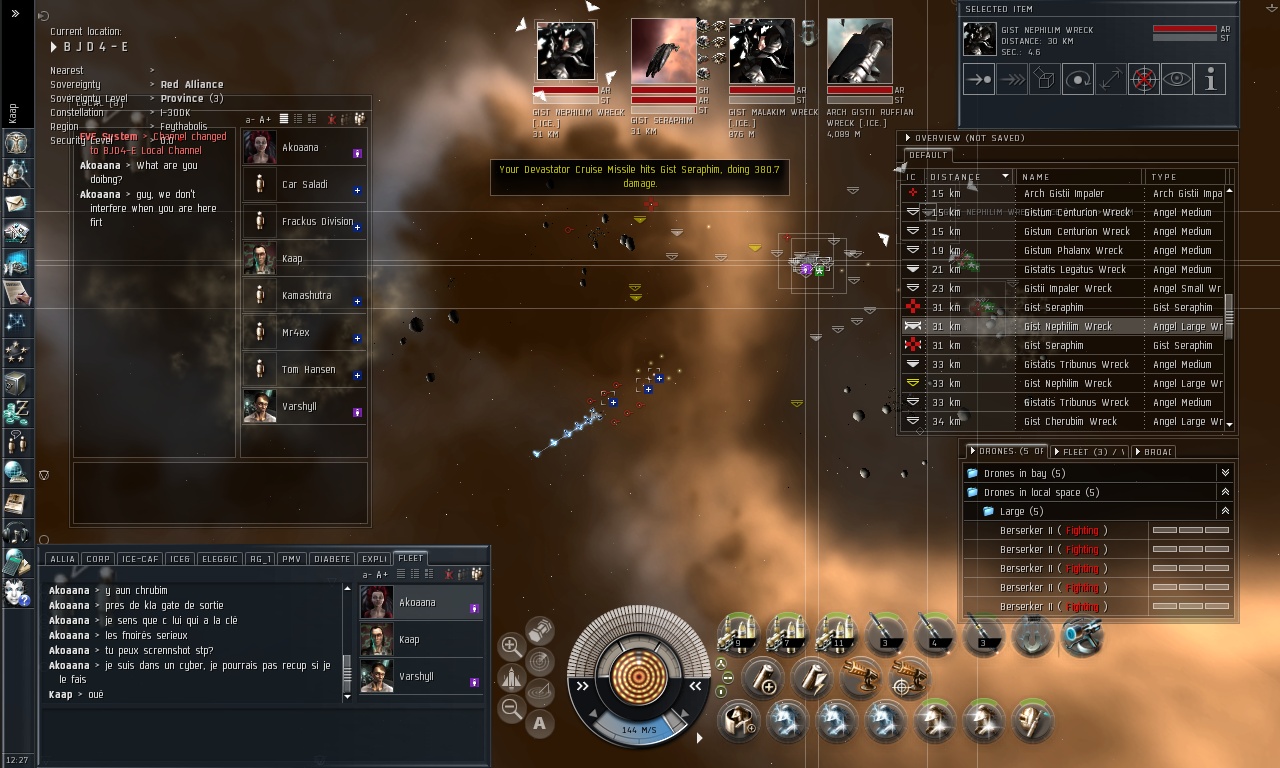Viewport: 1280px width, 768px height.
Task: Choose the Look At eye icon
Action: pyautogui.click(x=1177, y=79)
